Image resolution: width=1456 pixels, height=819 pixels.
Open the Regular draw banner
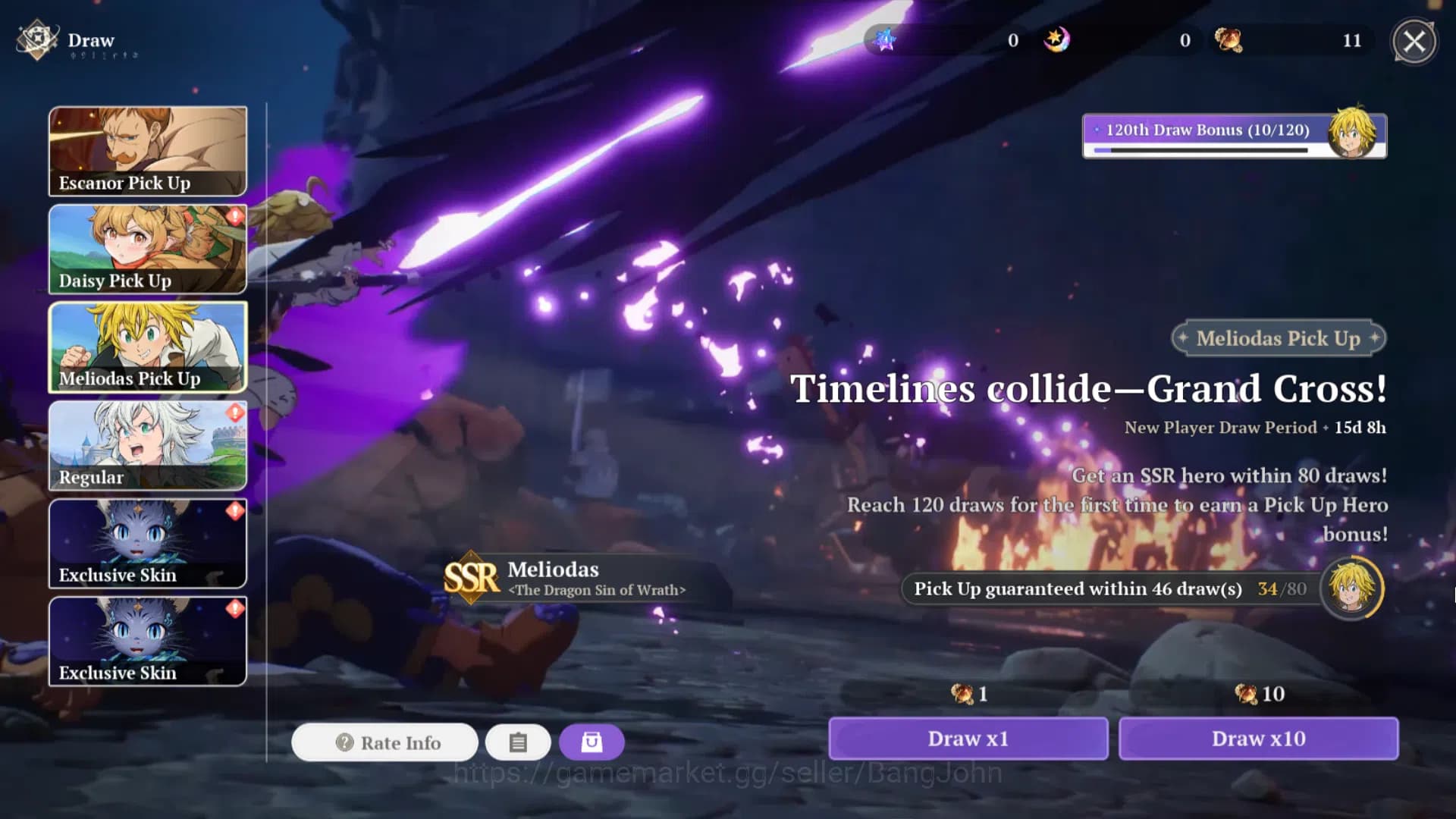pos(148,445)
